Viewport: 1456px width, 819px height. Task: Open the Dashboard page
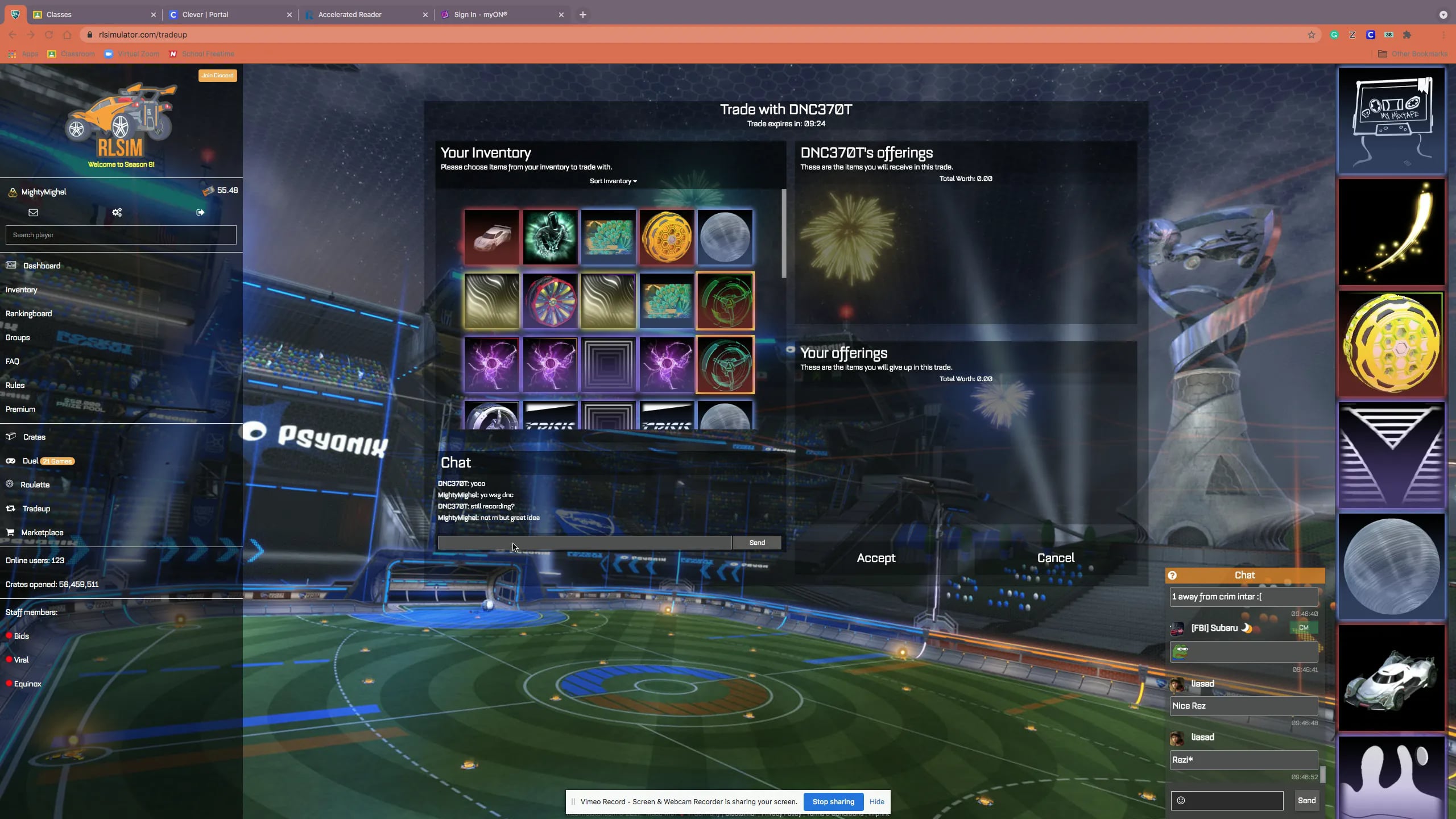tap(42, 266)
